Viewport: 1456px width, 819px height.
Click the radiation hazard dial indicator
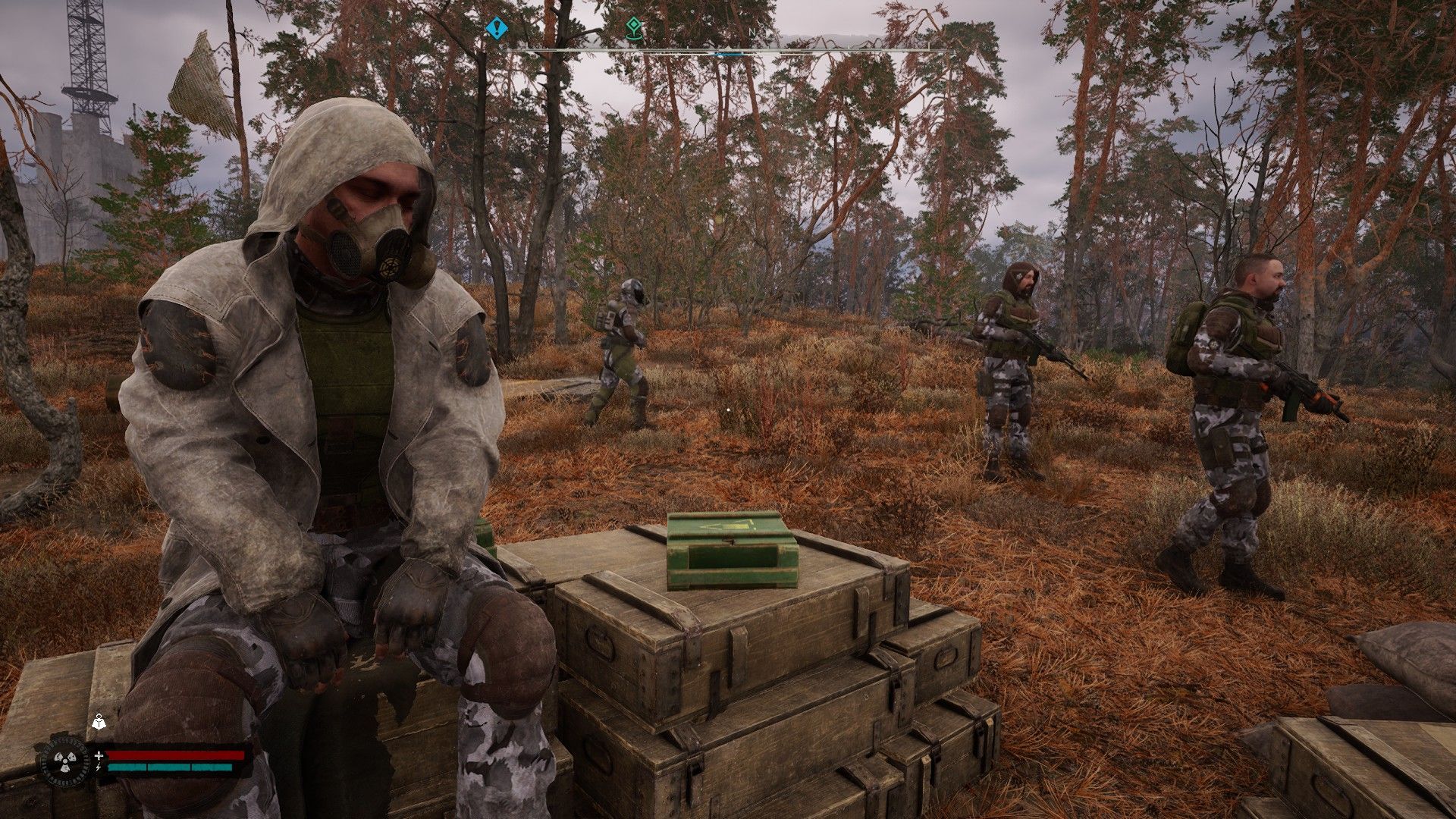coord(64,761)
